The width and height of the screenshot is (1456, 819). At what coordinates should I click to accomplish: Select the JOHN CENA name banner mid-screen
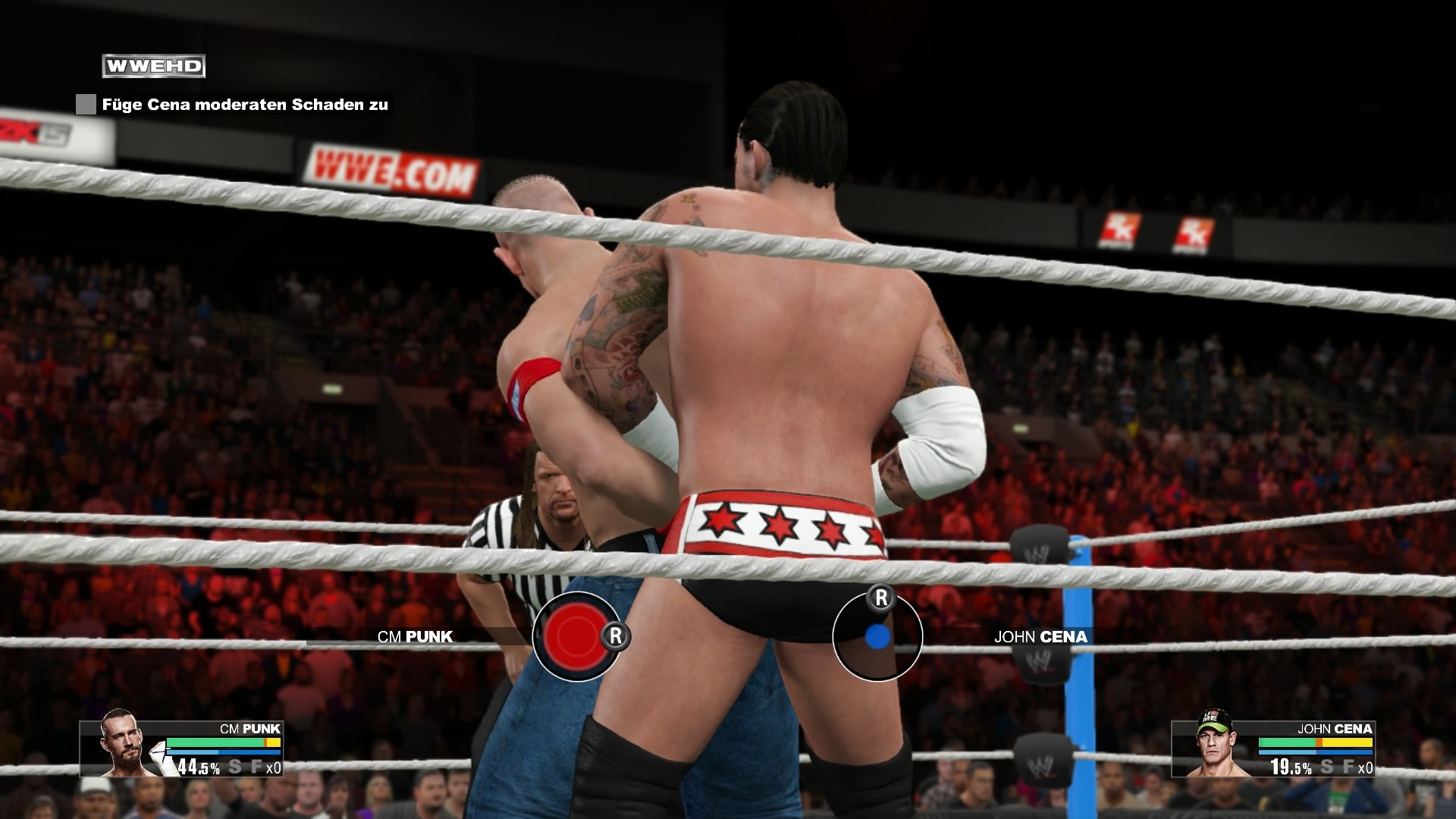pos(1042,637)
